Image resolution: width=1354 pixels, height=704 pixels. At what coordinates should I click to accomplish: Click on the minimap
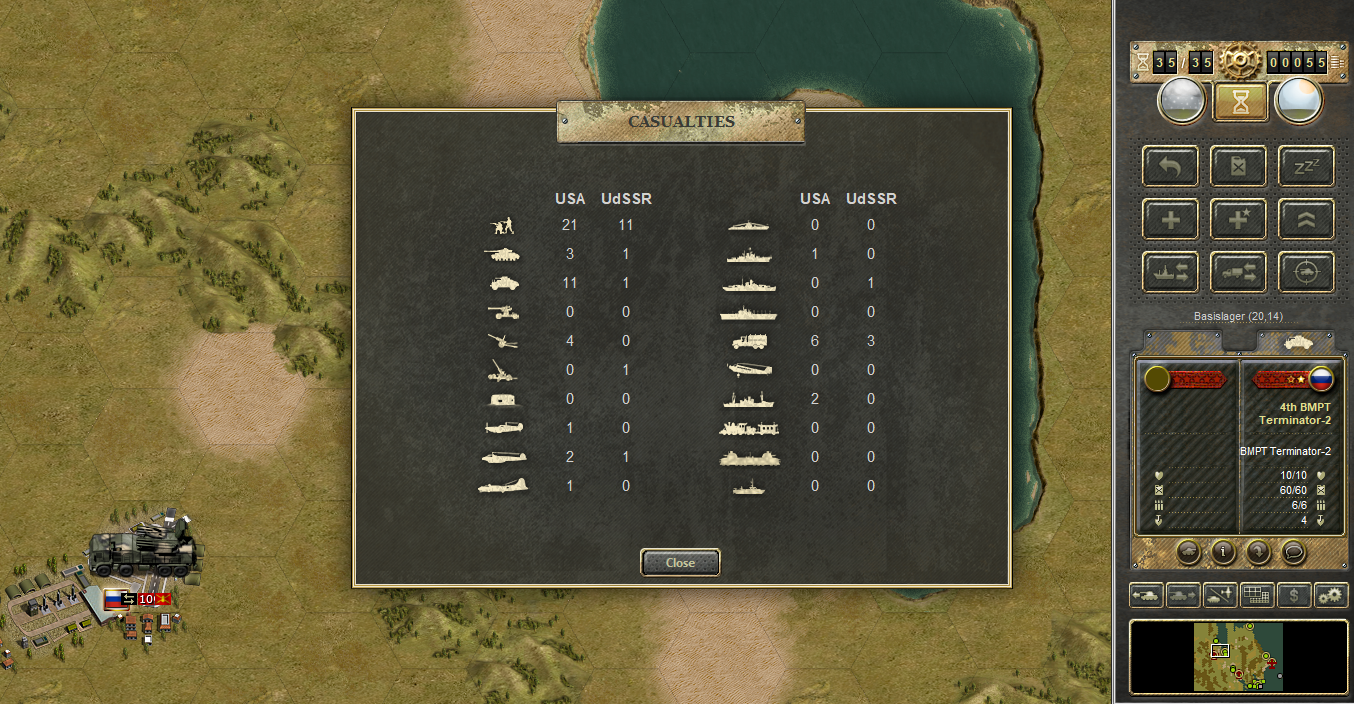coord(1238,656)
